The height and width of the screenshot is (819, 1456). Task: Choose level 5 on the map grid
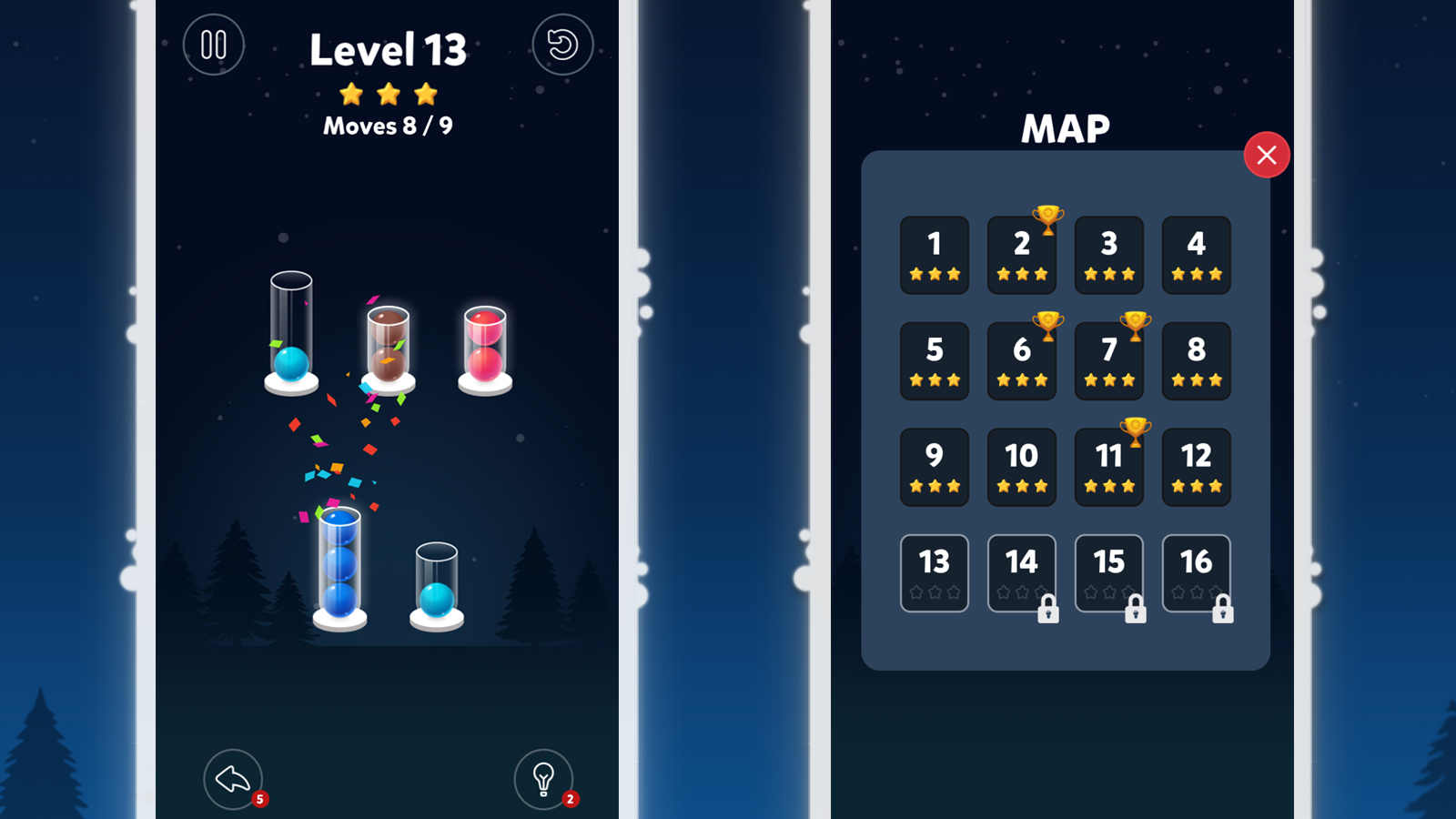[935, 361]
